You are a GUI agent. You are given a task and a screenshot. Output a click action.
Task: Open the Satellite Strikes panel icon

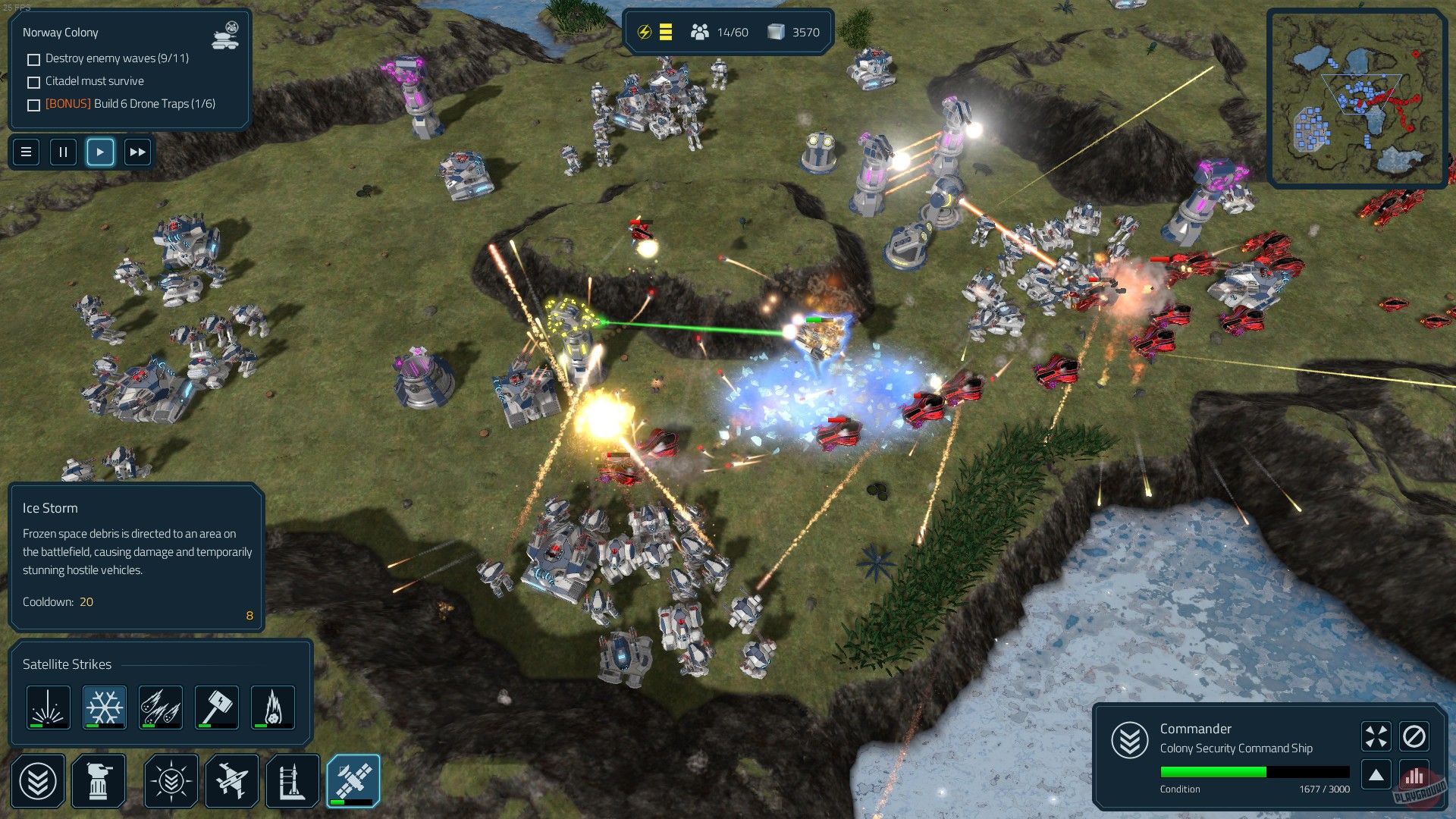coord(353,781)
